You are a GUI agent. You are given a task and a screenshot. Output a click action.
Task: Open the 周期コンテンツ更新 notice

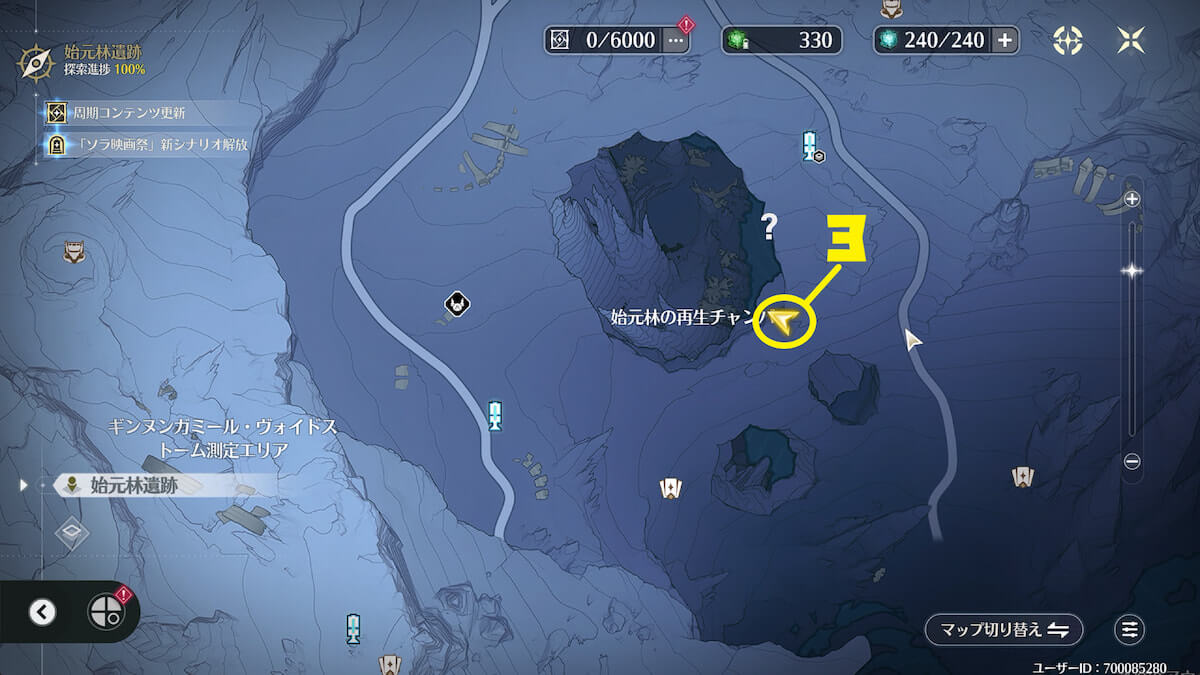[x=128, y=113]
